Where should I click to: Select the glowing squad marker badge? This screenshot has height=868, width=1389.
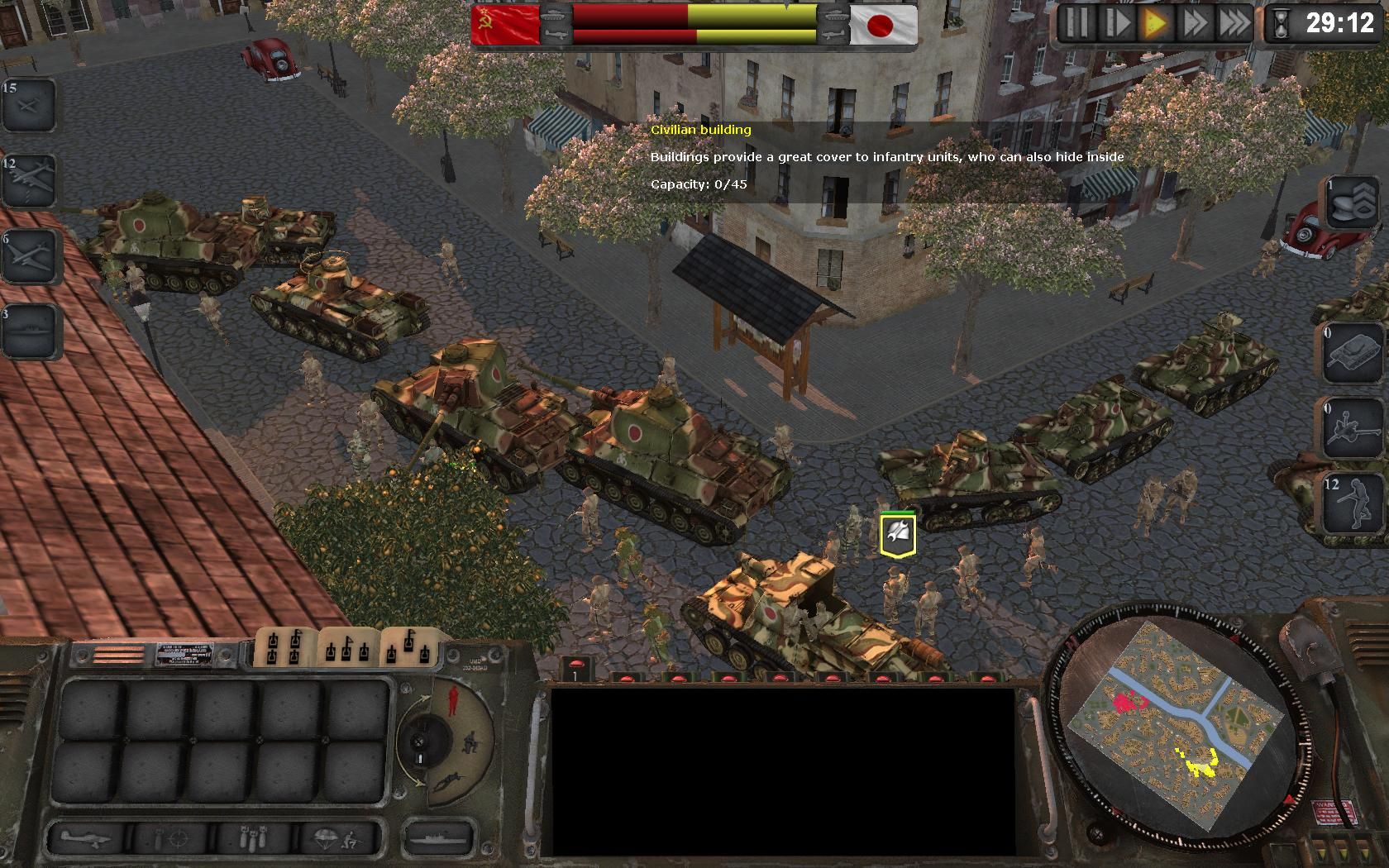897,534
